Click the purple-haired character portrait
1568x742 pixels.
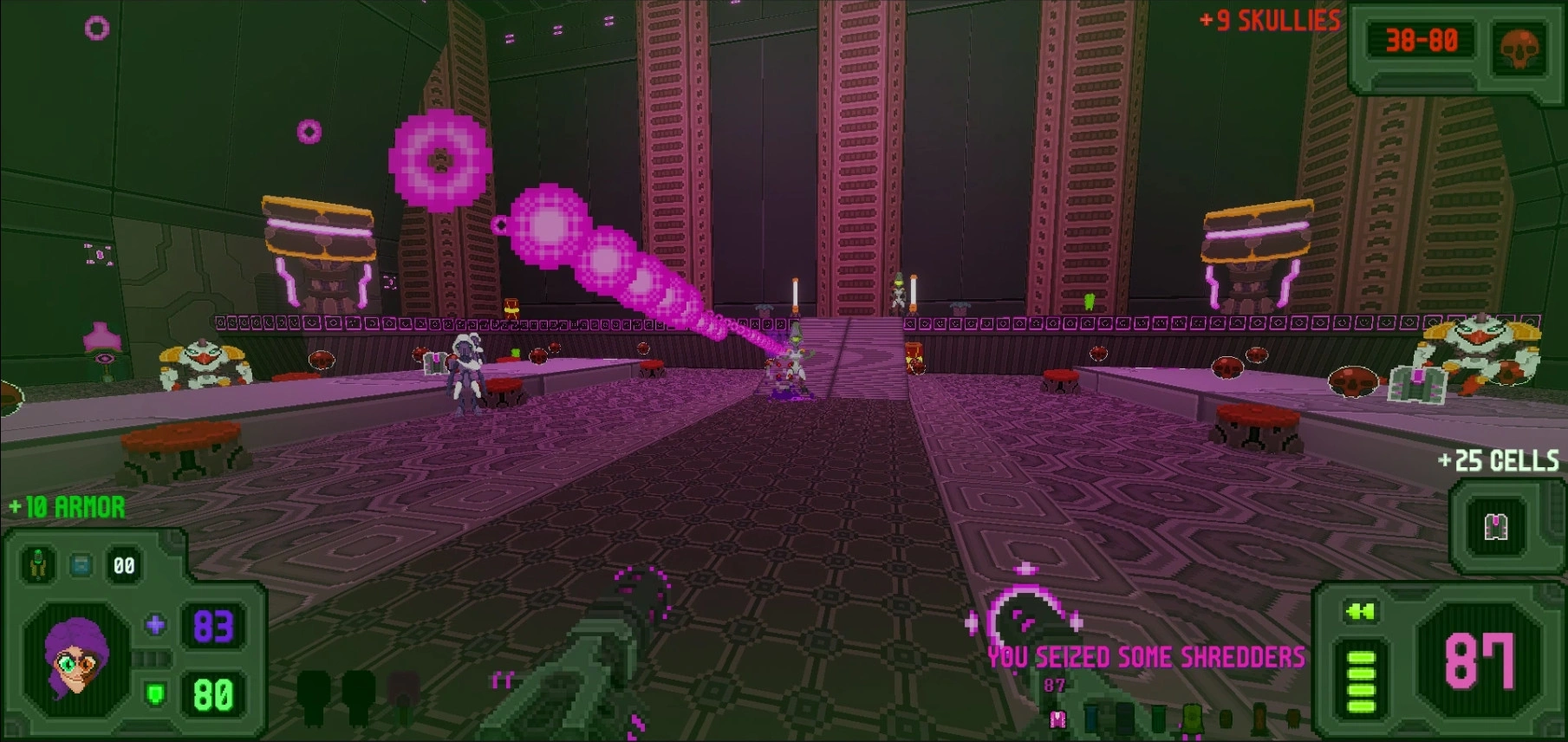[x=76, y=661]
